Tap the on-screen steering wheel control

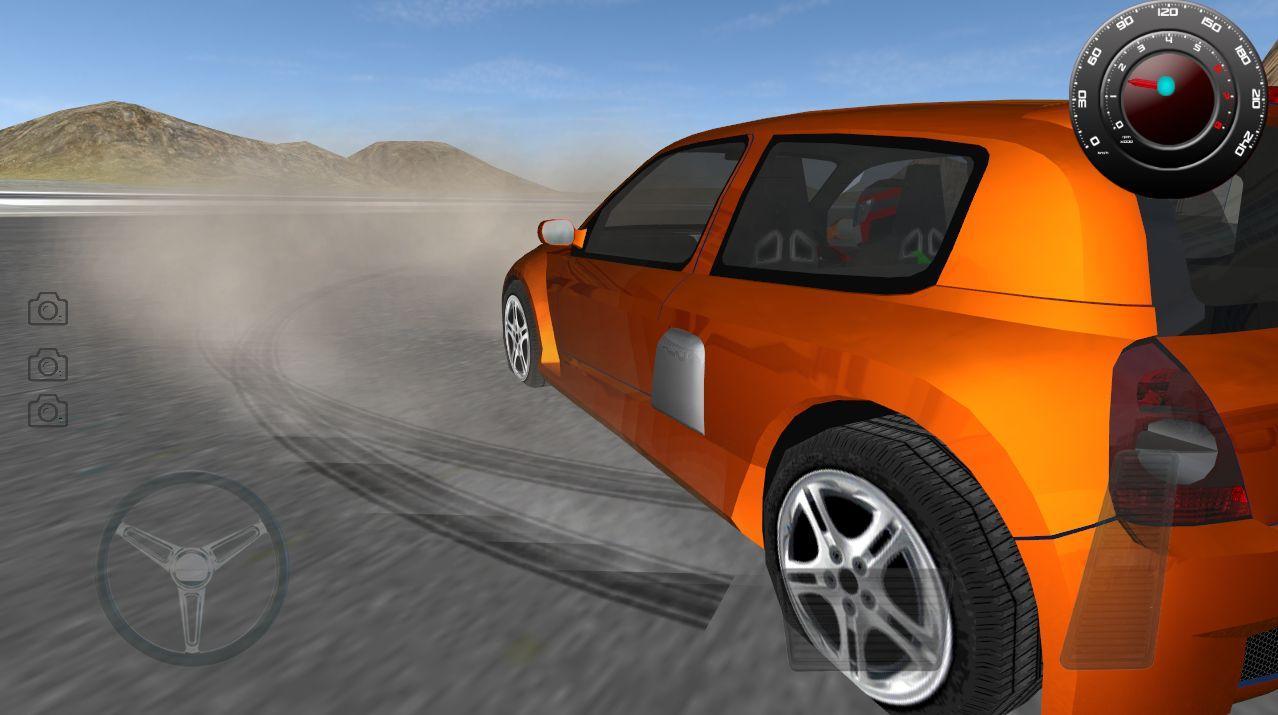click(192, 567)
